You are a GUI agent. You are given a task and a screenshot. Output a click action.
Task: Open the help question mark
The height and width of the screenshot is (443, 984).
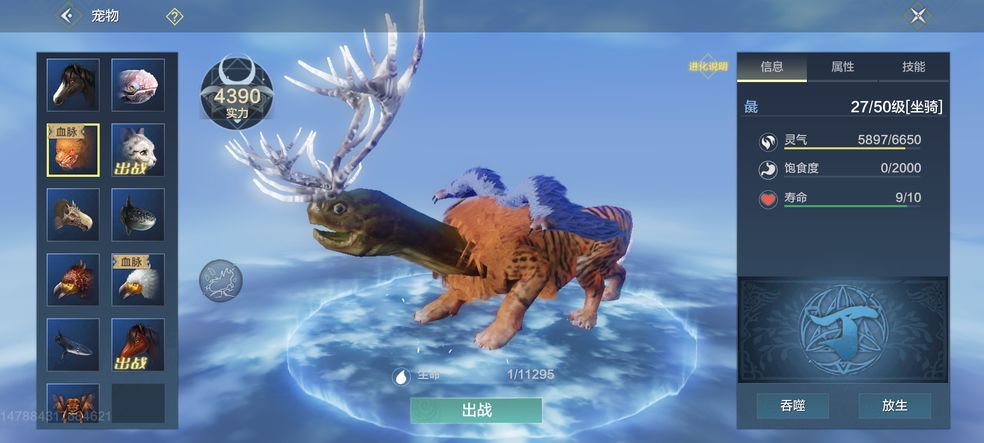click(x=174, y=16)
